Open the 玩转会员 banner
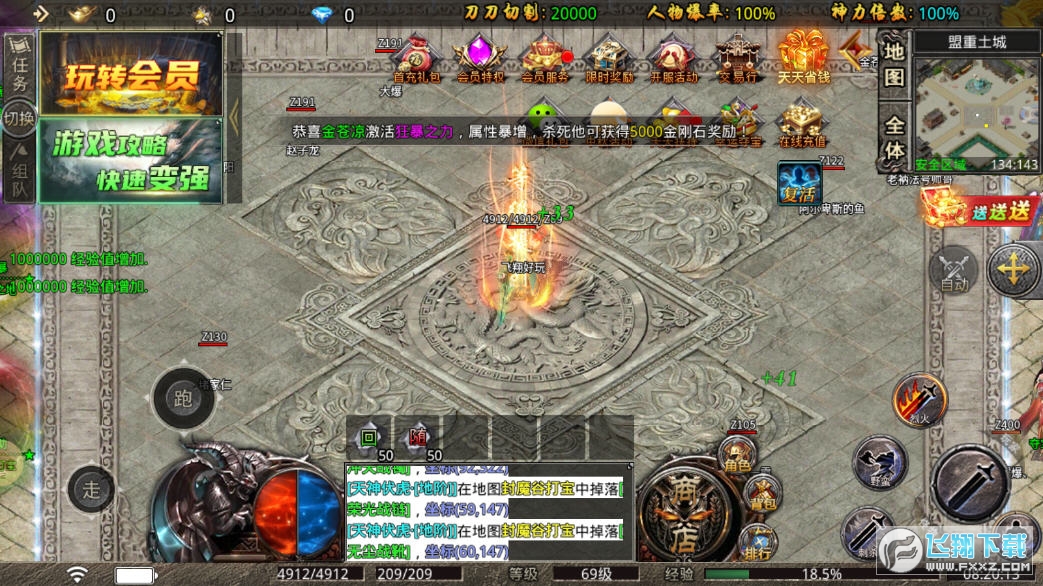The width and height of the screenshot is (1043, 586). (131, 75)
